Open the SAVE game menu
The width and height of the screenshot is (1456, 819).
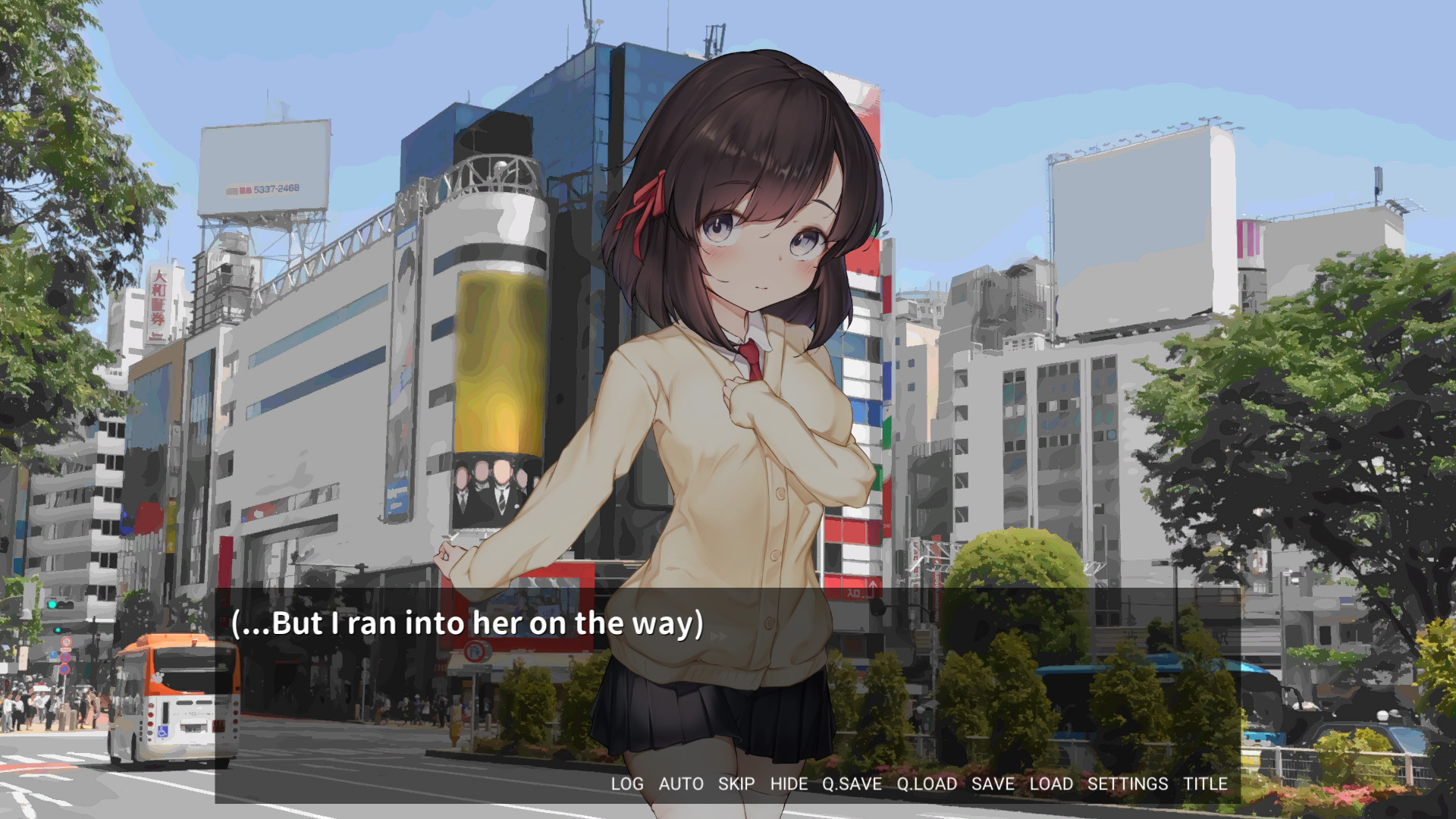click(993, 784)
